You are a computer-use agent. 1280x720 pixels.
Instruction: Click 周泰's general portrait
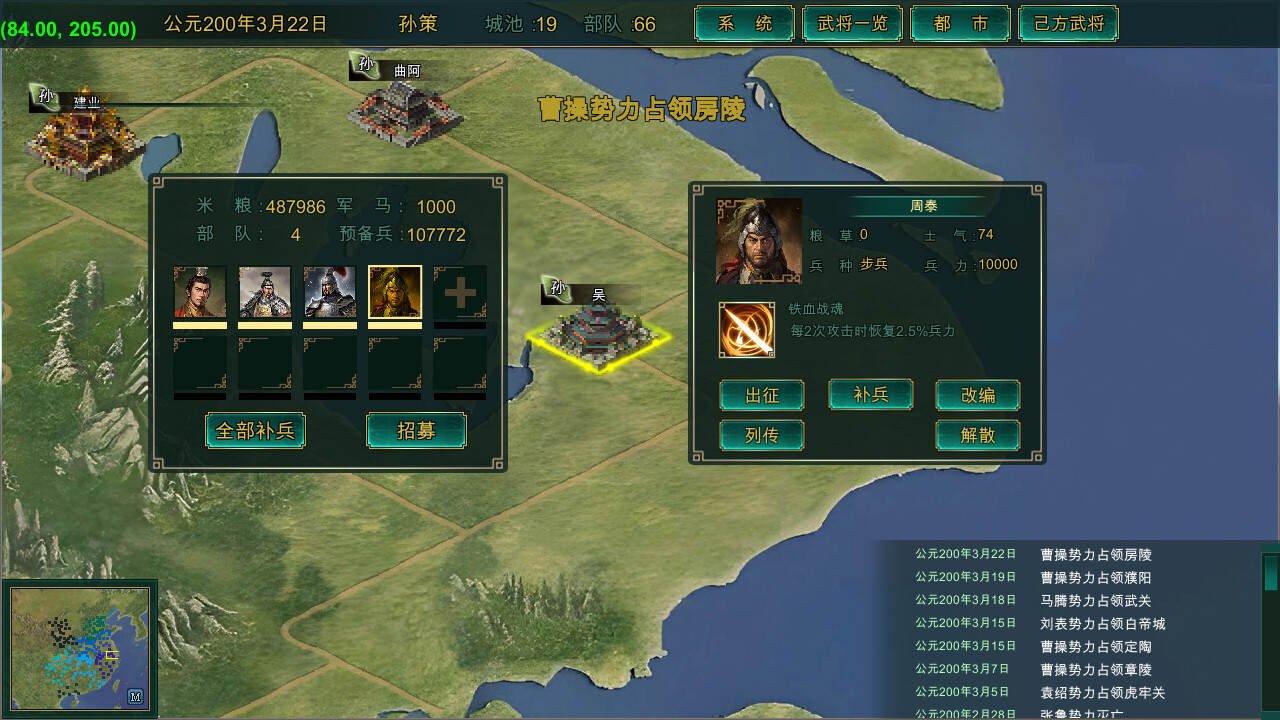tap(758, 240)
